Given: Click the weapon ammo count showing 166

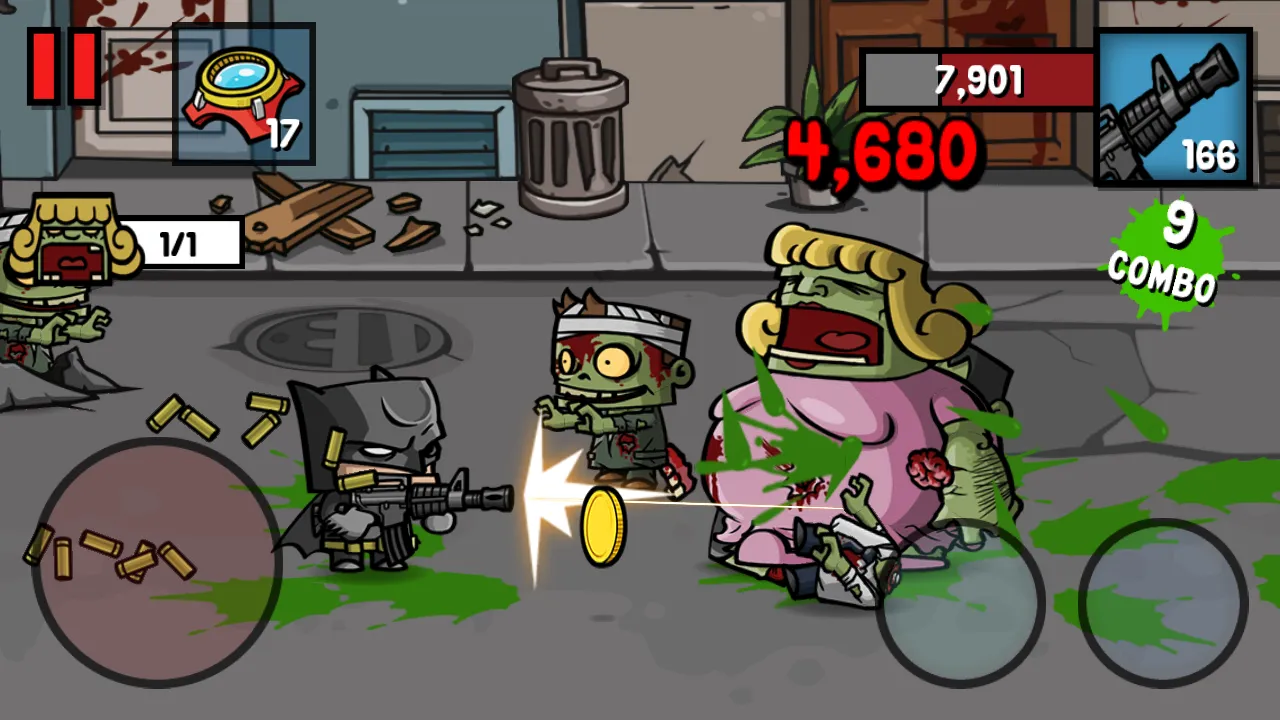Looking at the screenshot, I should [x=1212, y=156].
